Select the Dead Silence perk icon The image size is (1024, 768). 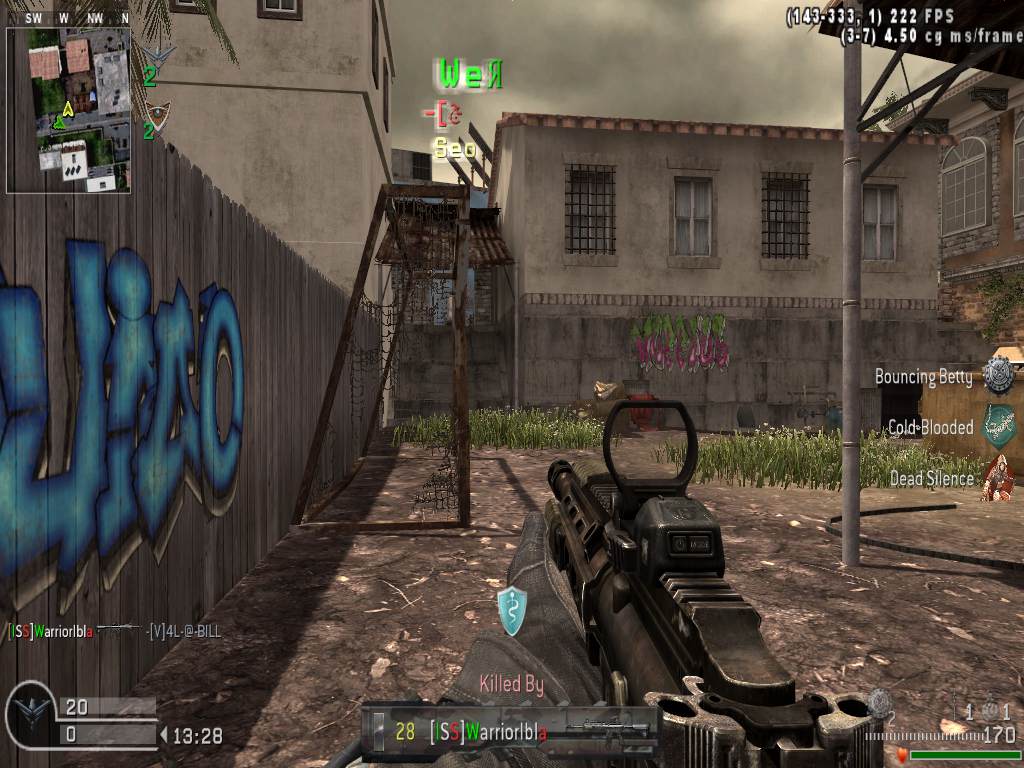(998, 477)
